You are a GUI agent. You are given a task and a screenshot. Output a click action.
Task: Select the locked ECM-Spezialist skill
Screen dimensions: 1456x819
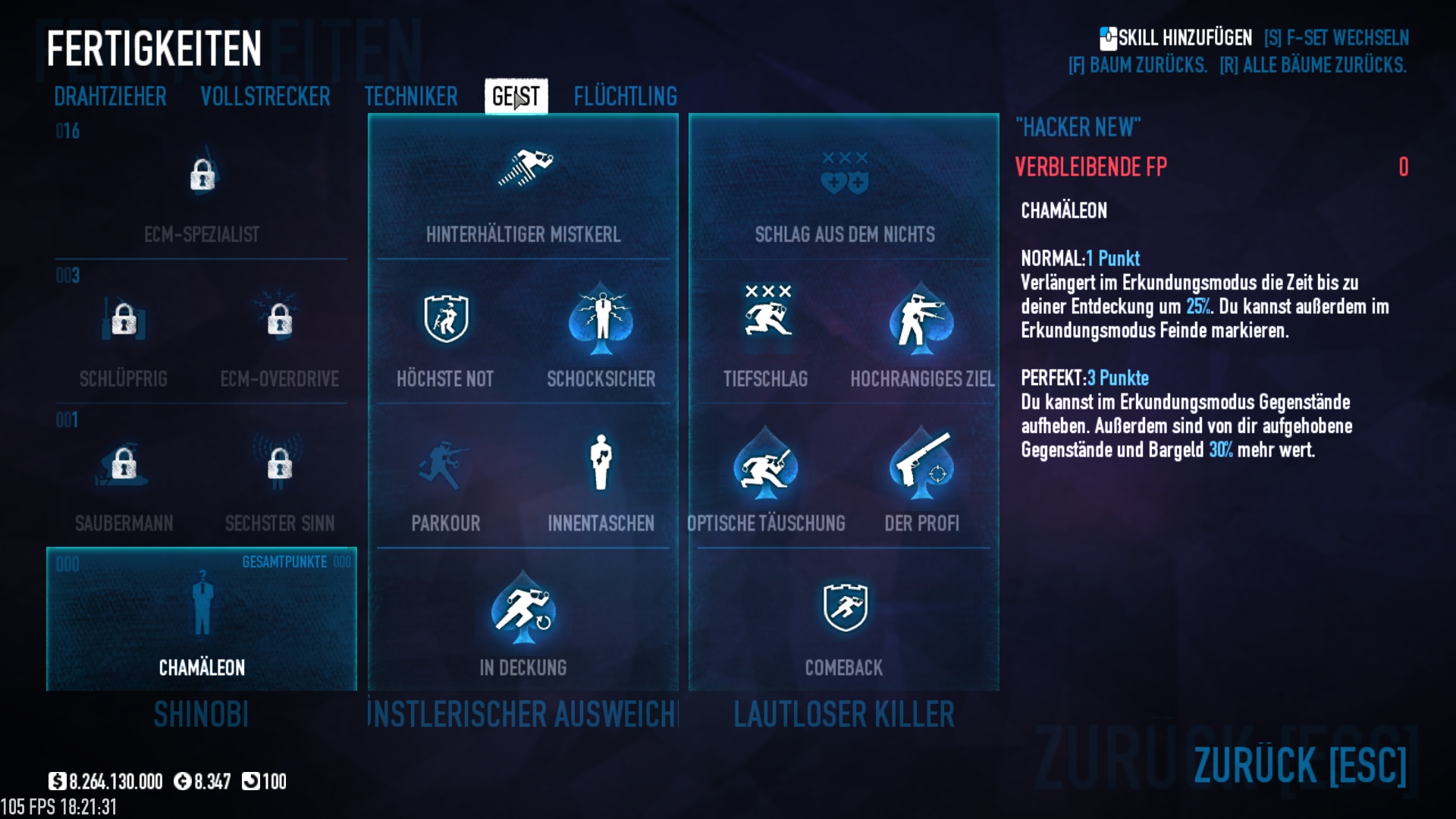coord(202,190)
